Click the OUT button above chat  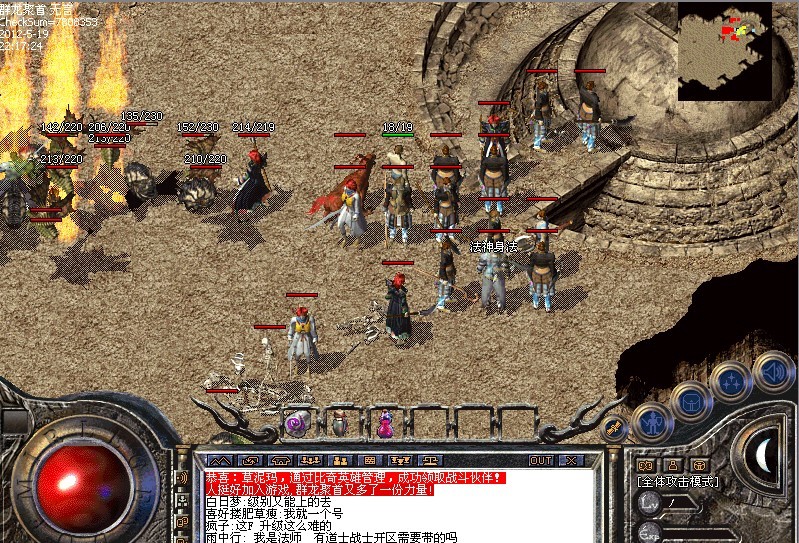pyautogui.click(x=541, y=460)
